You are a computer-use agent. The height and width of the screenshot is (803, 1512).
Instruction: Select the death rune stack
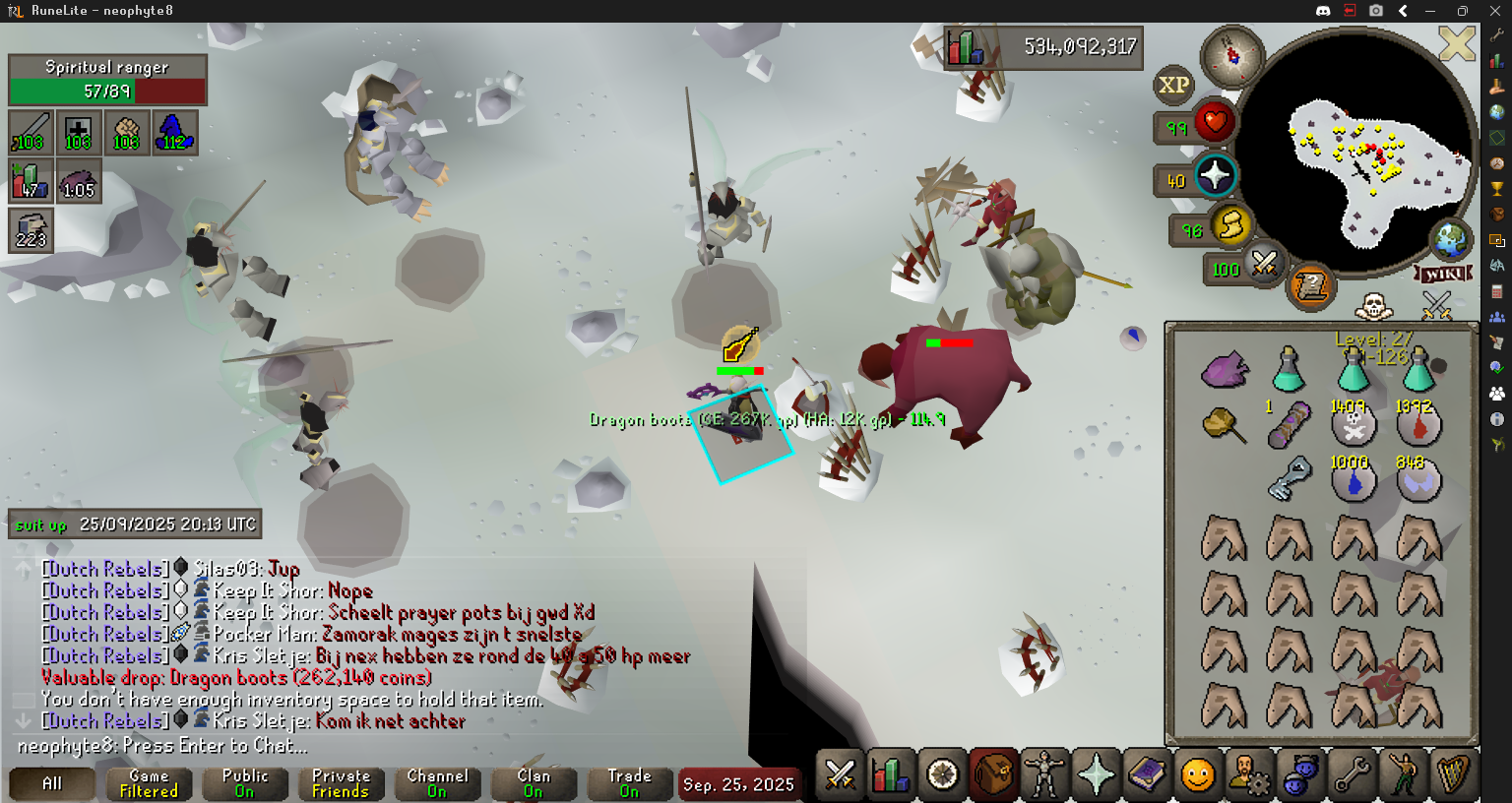pyautogui.click(x=1354, y=425)
